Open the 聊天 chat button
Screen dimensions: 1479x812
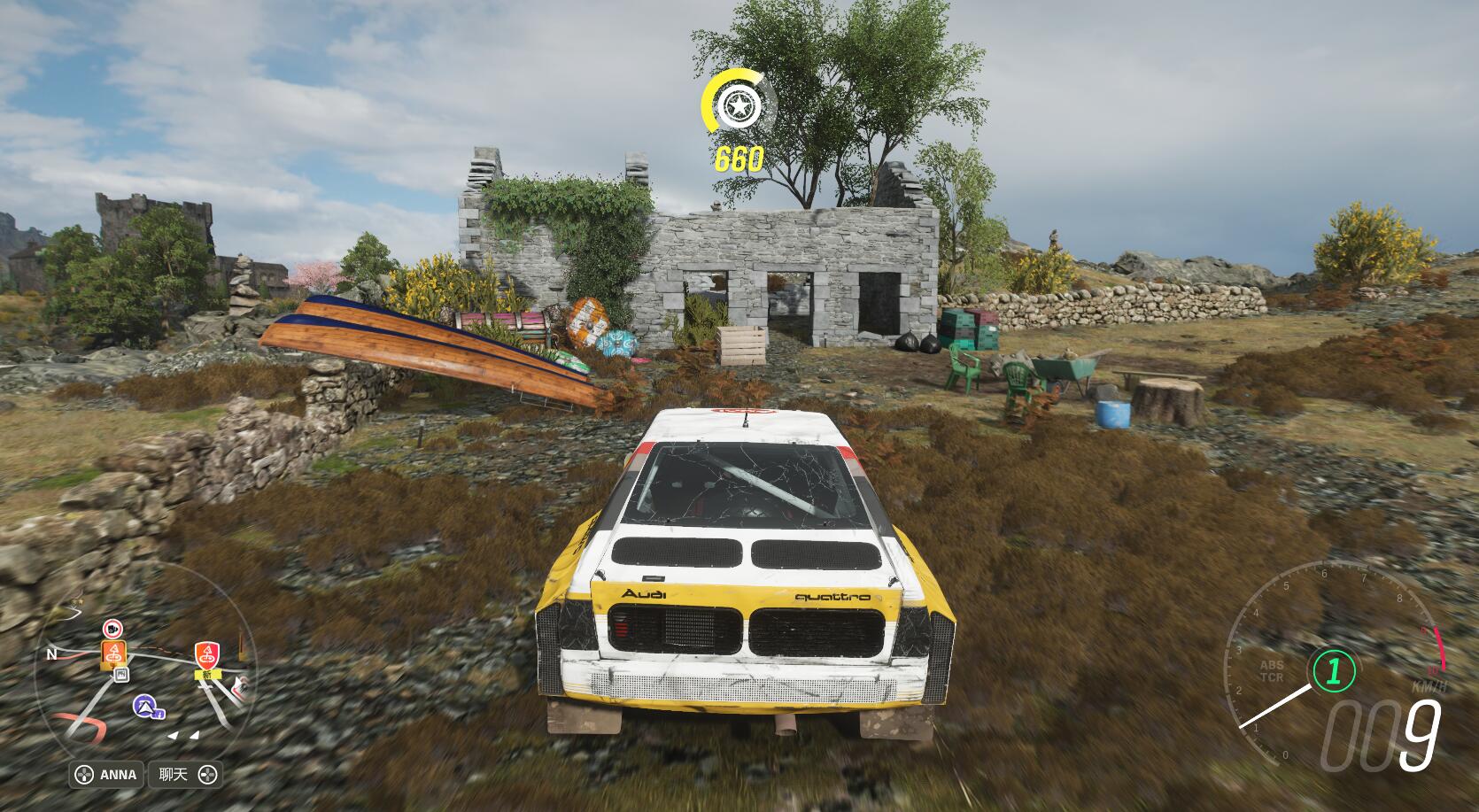[x=186, y=775]
